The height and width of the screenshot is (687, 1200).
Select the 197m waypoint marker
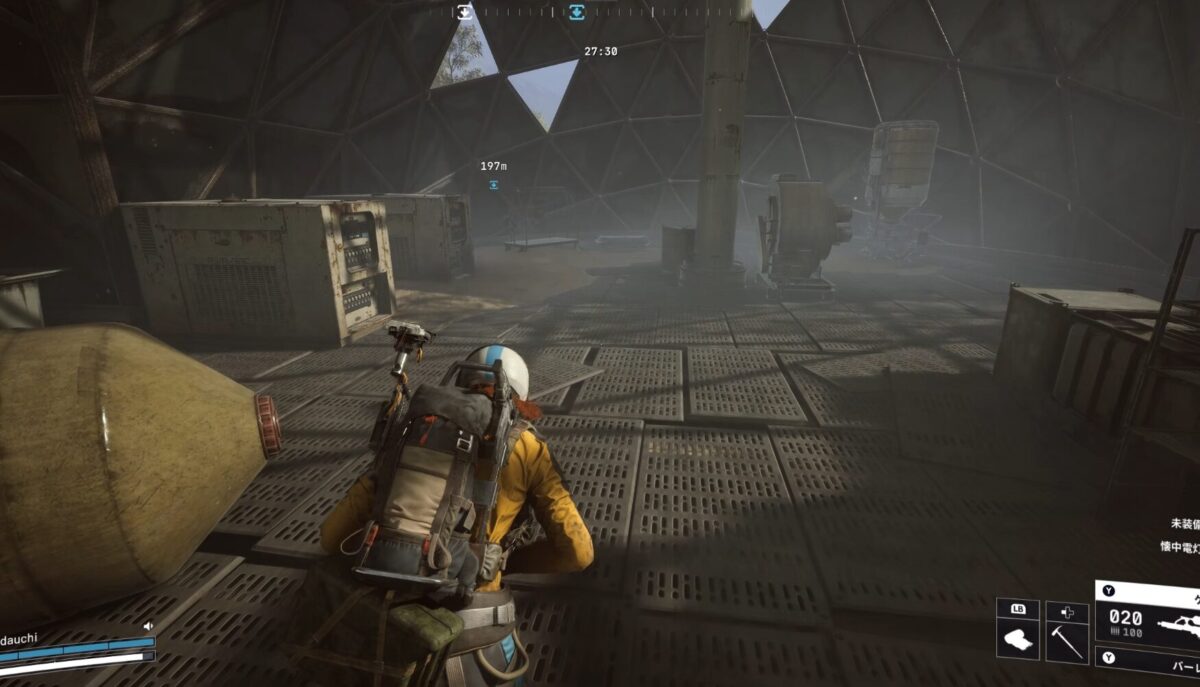coord(494,185)
